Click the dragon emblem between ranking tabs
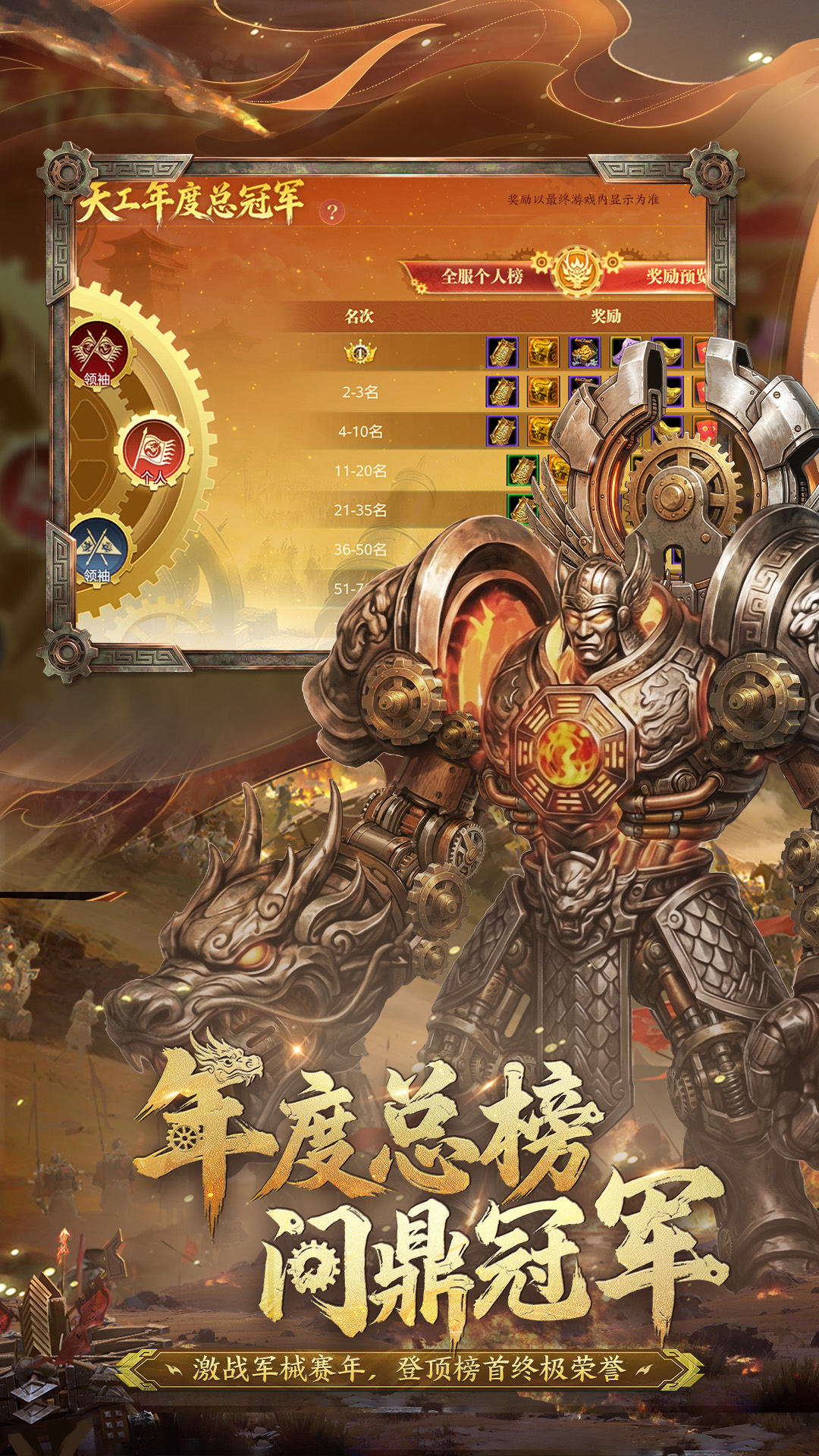819x1456 pixels. [577, 271]
